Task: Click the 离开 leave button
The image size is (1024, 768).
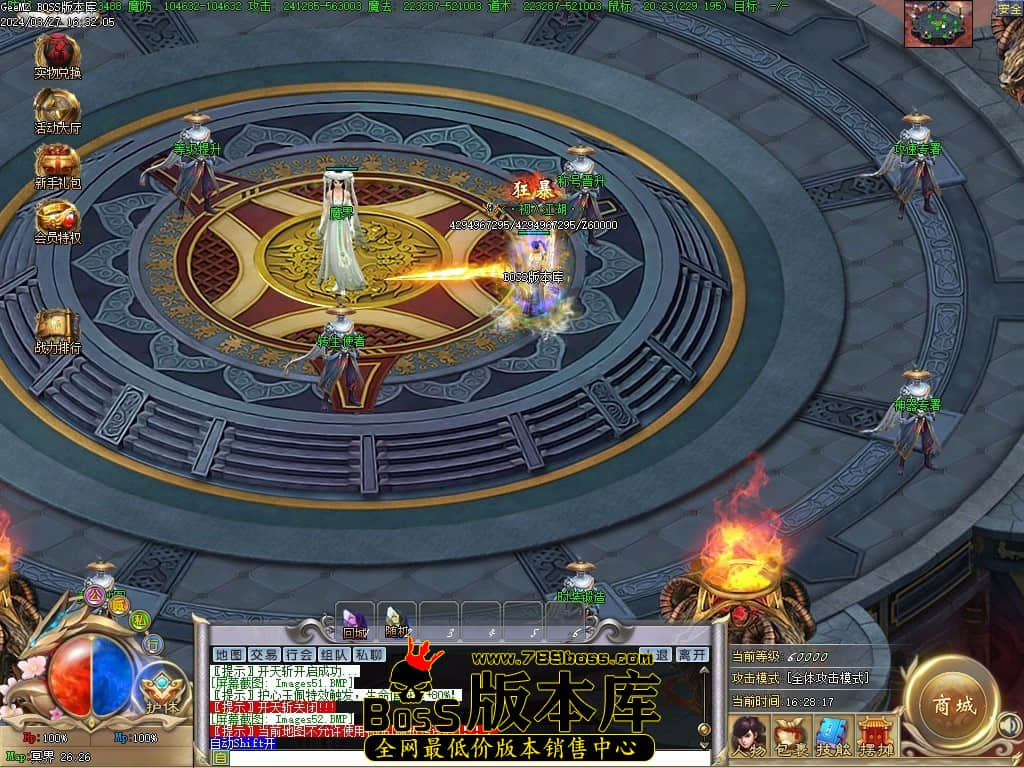Action: (x=691, y=654)
